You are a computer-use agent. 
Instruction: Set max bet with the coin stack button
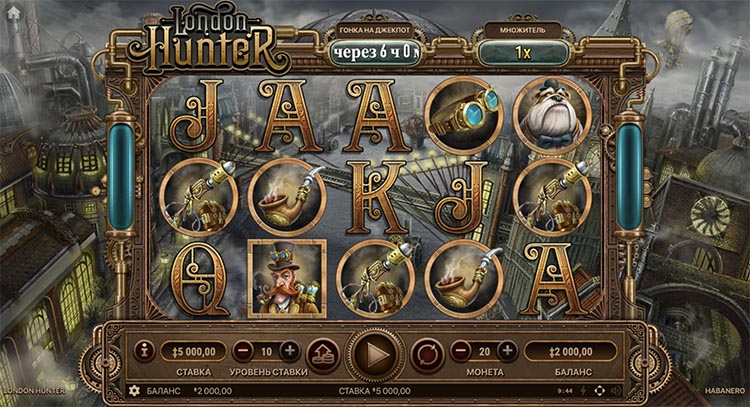pos(322,352)
